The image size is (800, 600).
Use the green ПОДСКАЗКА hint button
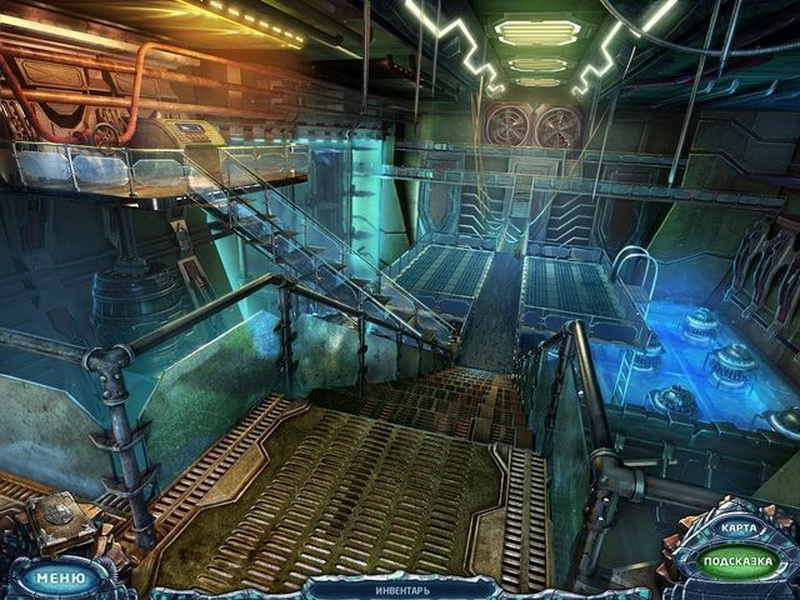pyautogui.click(x=739, y=561)
